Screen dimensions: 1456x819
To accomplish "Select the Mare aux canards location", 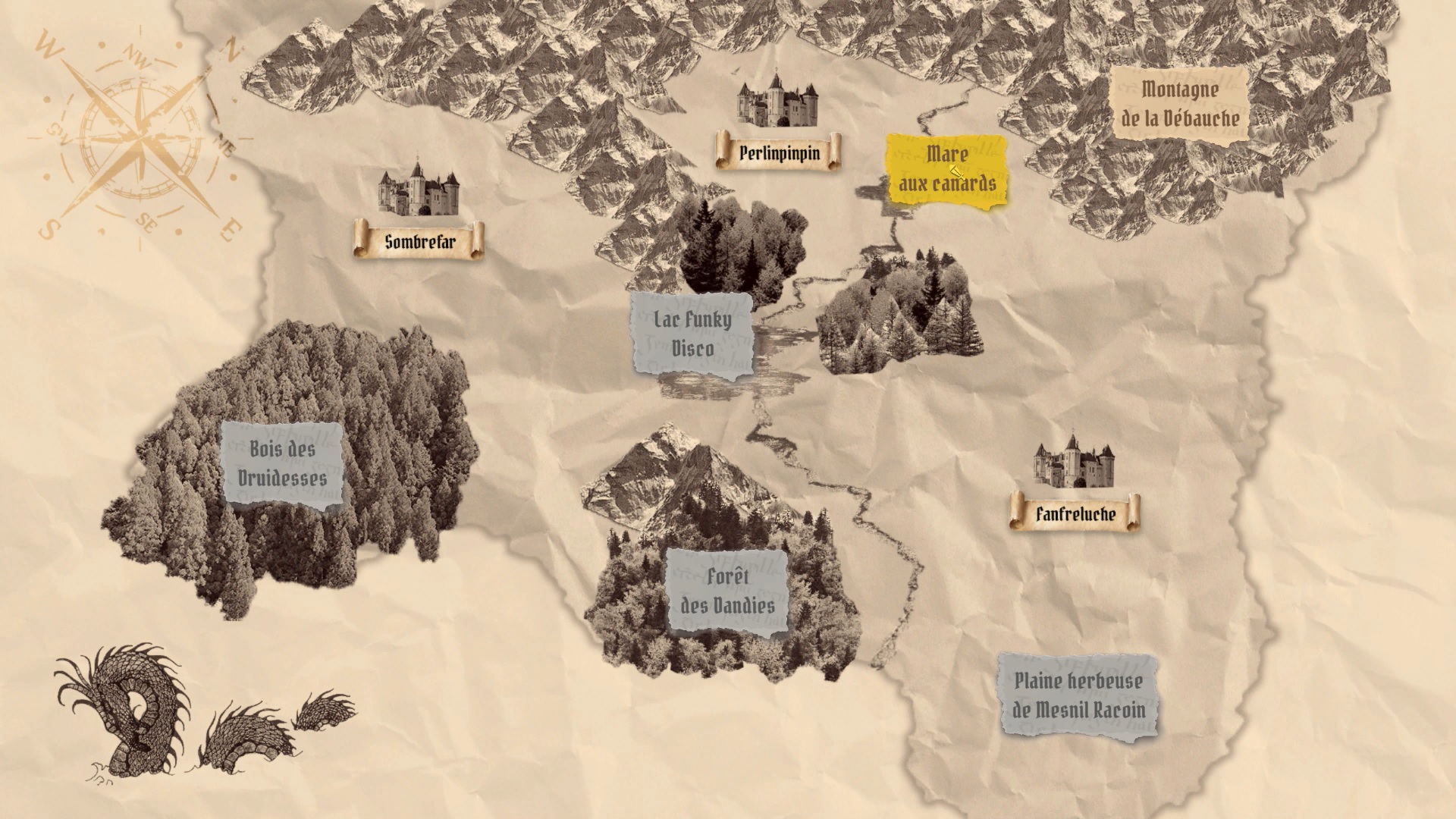I will pos(947,169).
